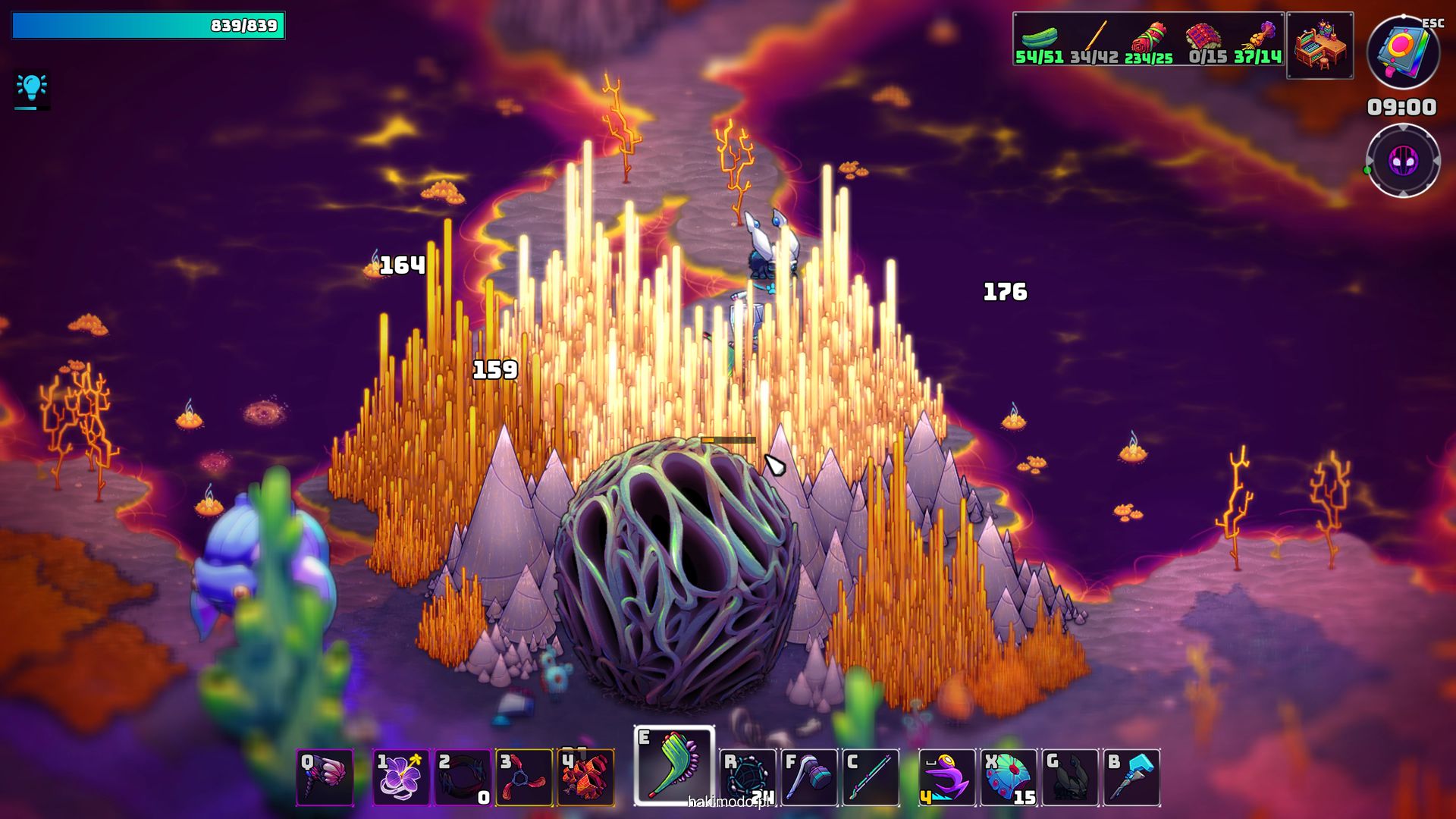This screenshot has width=1456, height=819.
Task: Select the dark thorn ring in slot 2
Action: [x=463, y=777]
